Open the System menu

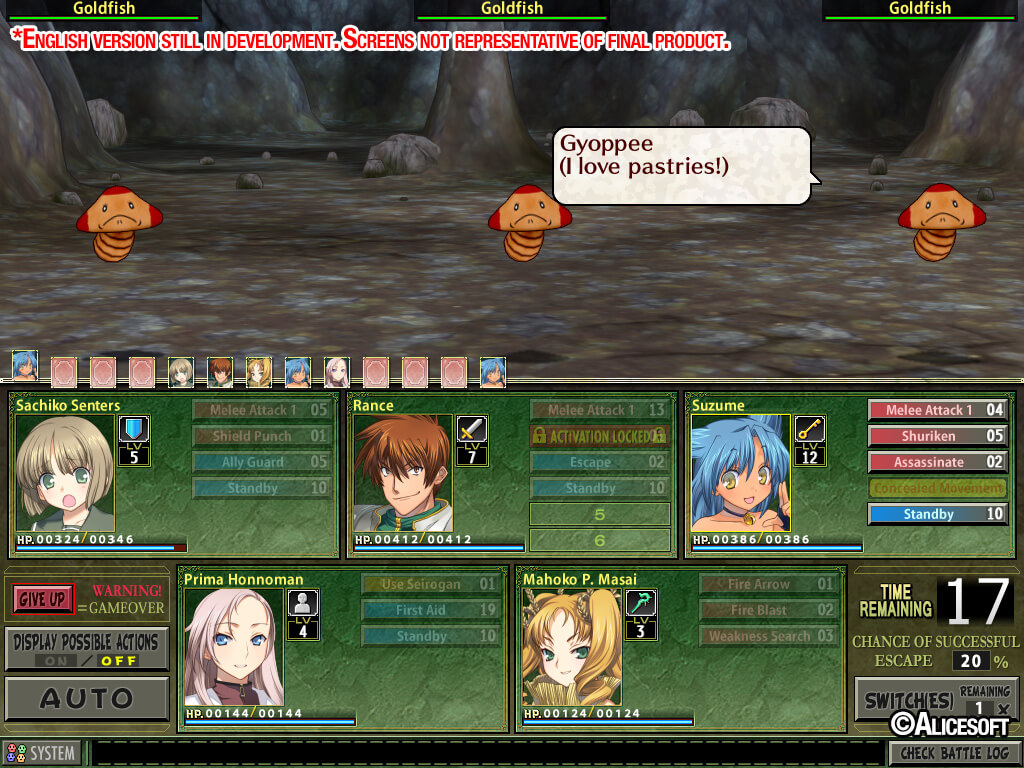point(42,753)
